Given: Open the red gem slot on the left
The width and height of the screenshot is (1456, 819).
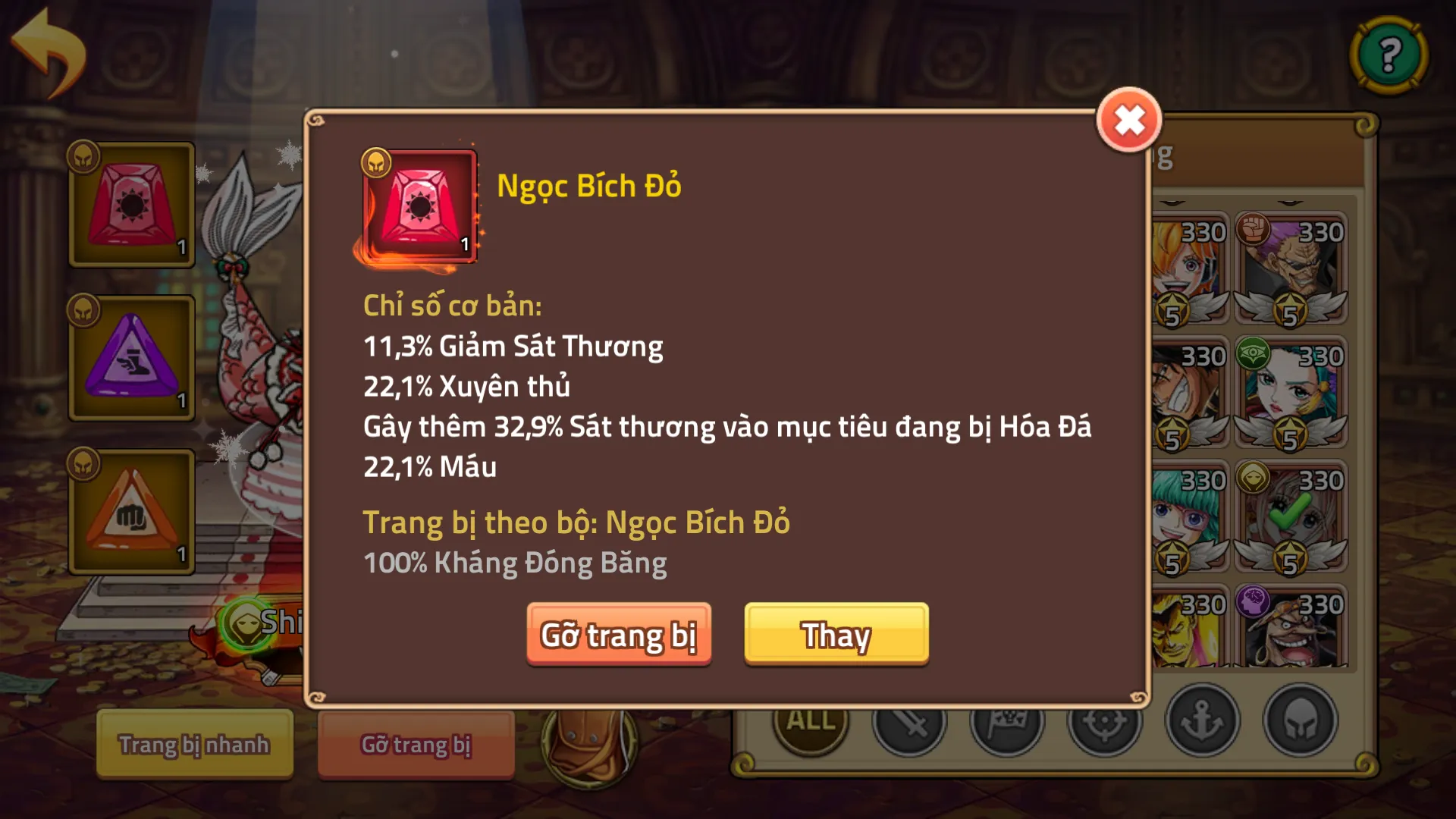Looking at the screenshot, I should pyautogui.click(x=131, y=205).
